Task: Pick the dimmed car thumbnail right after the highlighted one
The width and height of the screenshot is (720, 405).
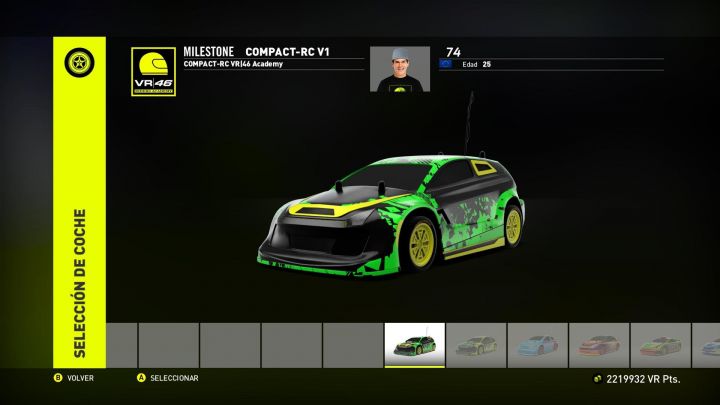Action: pos(476,345)
